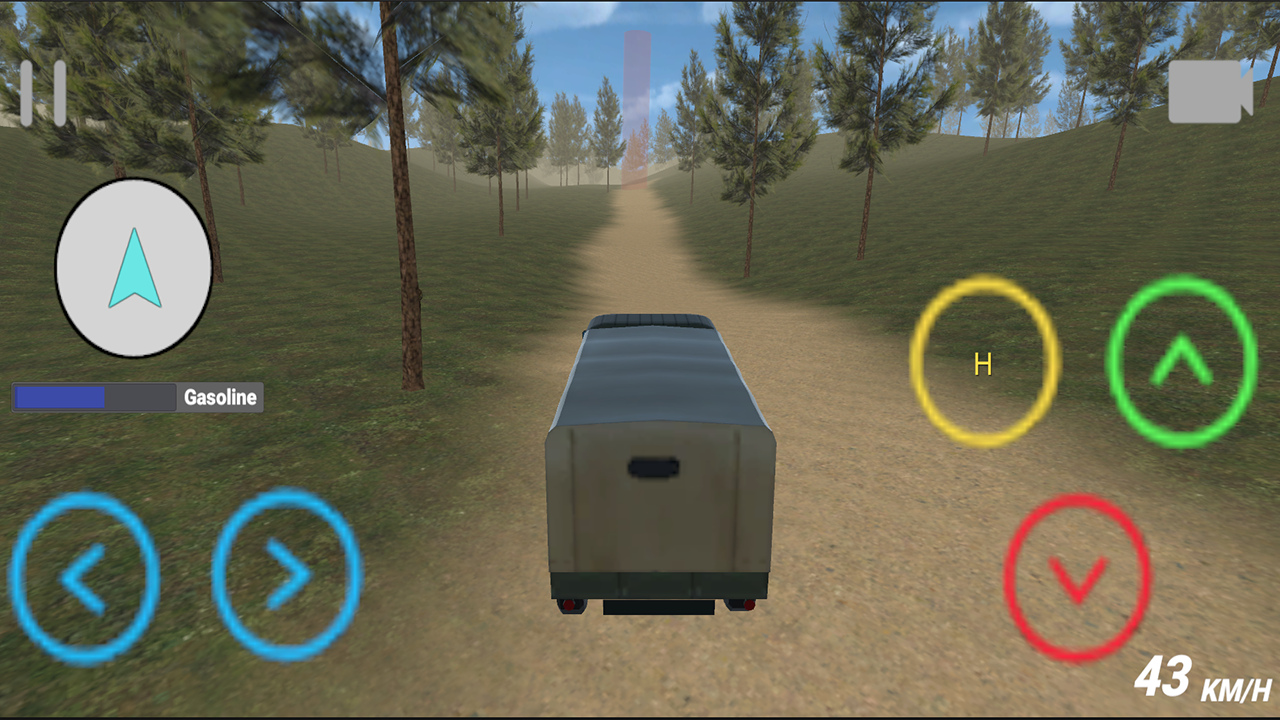
Task: Tap the Gasoline label
Action: tap(219, 397)
